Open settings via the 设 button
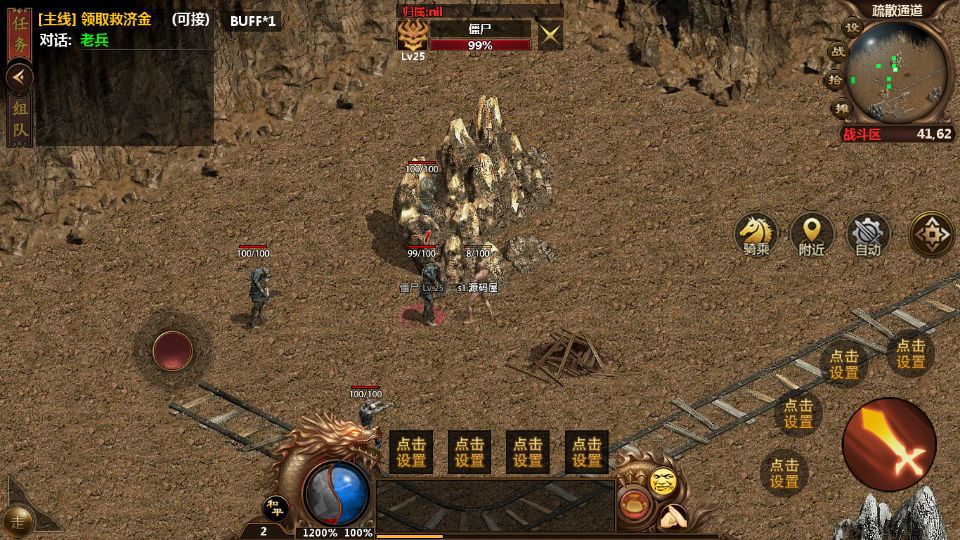Image resolution: width=960 pixels, height=540 pixels. coord(851,28)
